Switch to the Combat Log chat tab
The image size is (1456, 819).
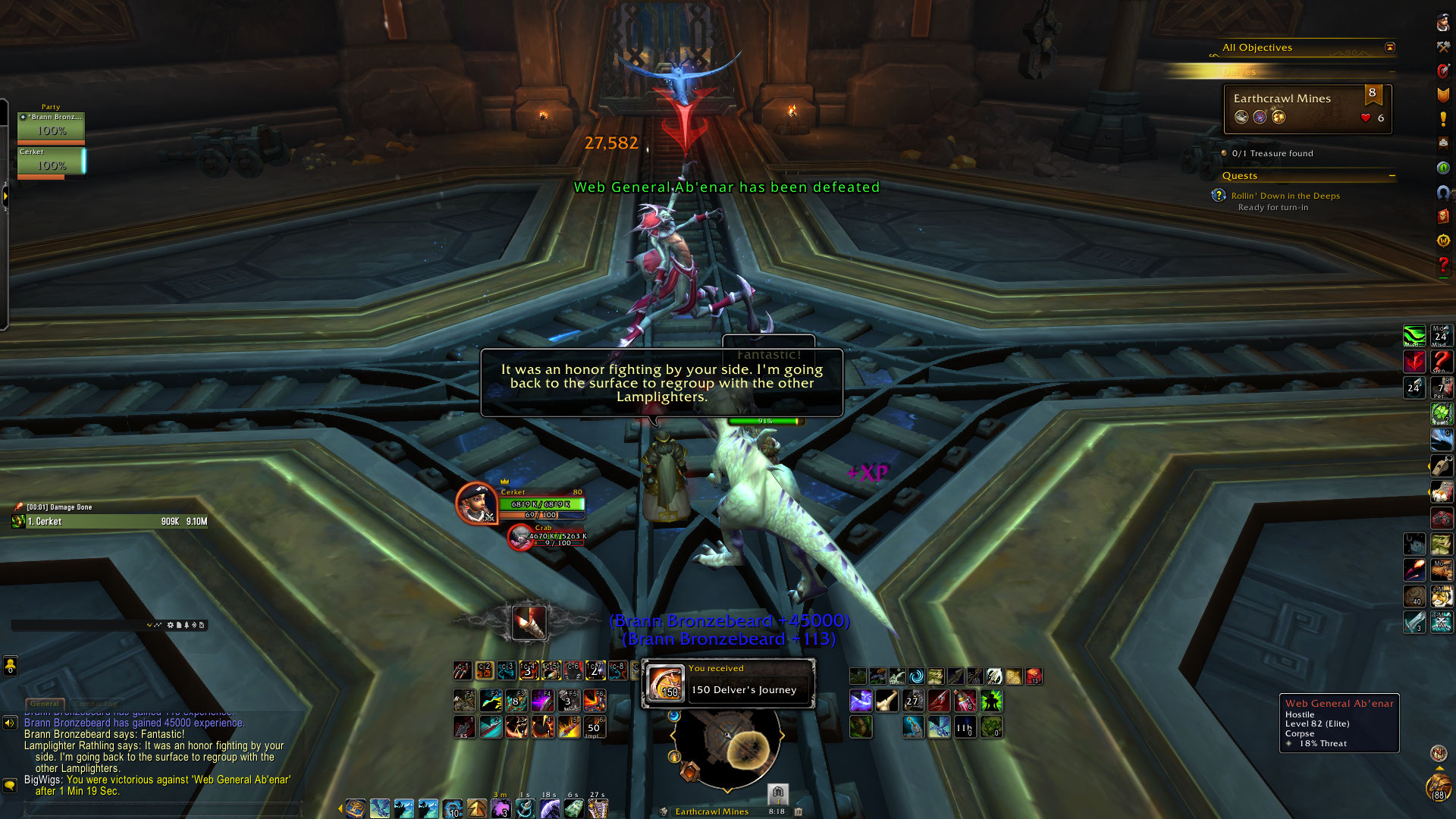click(x=96, y=704)
